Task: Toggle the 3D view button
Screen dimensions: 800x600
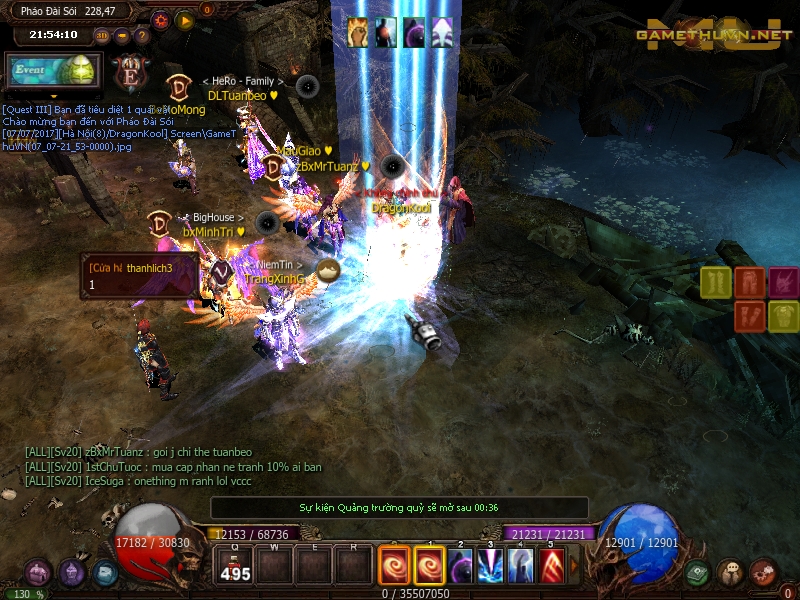Action: (x=102, y=35)
